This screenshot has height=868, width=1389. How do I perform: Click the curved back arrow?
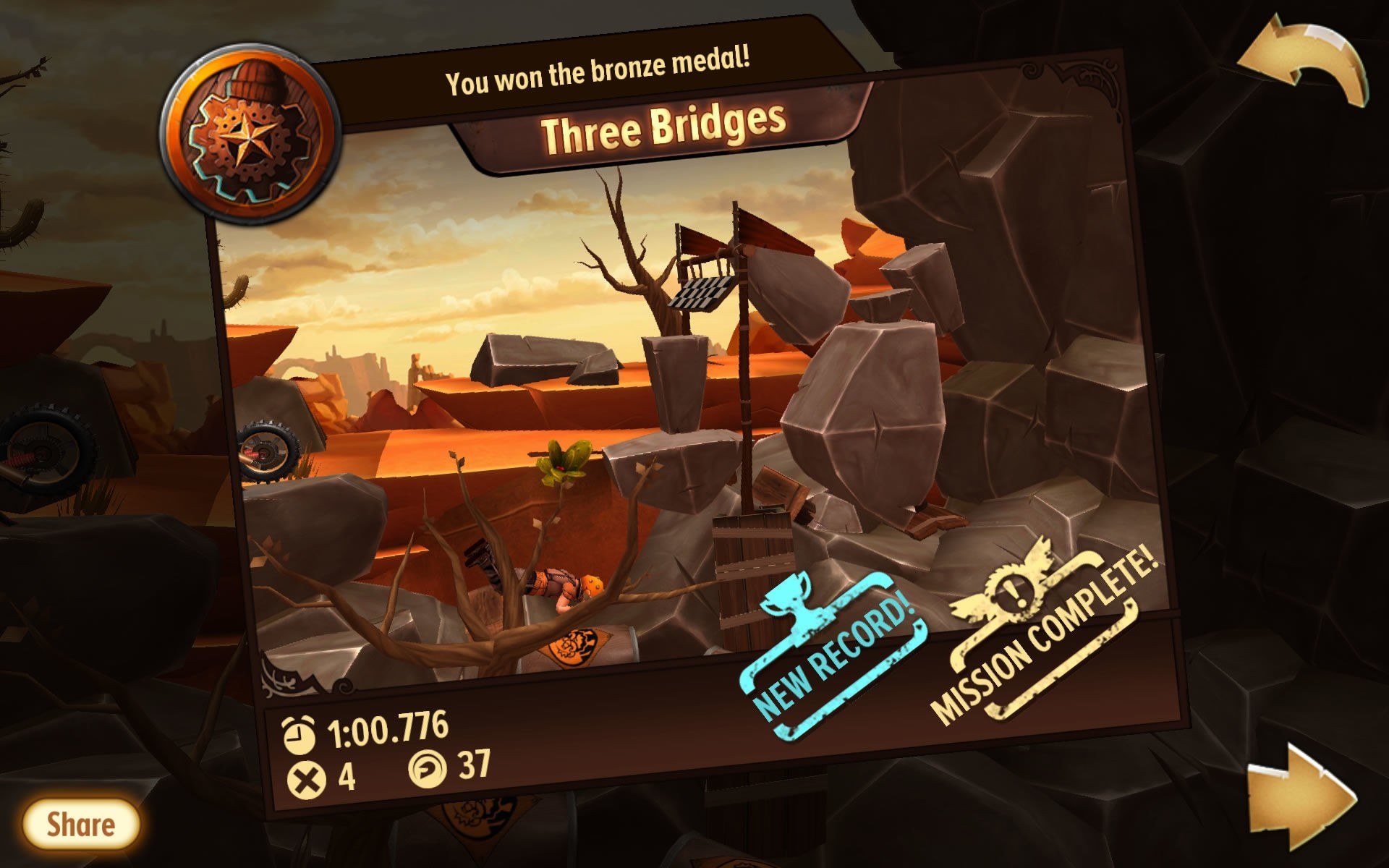pyautogui.click(x=1305, y=62)
